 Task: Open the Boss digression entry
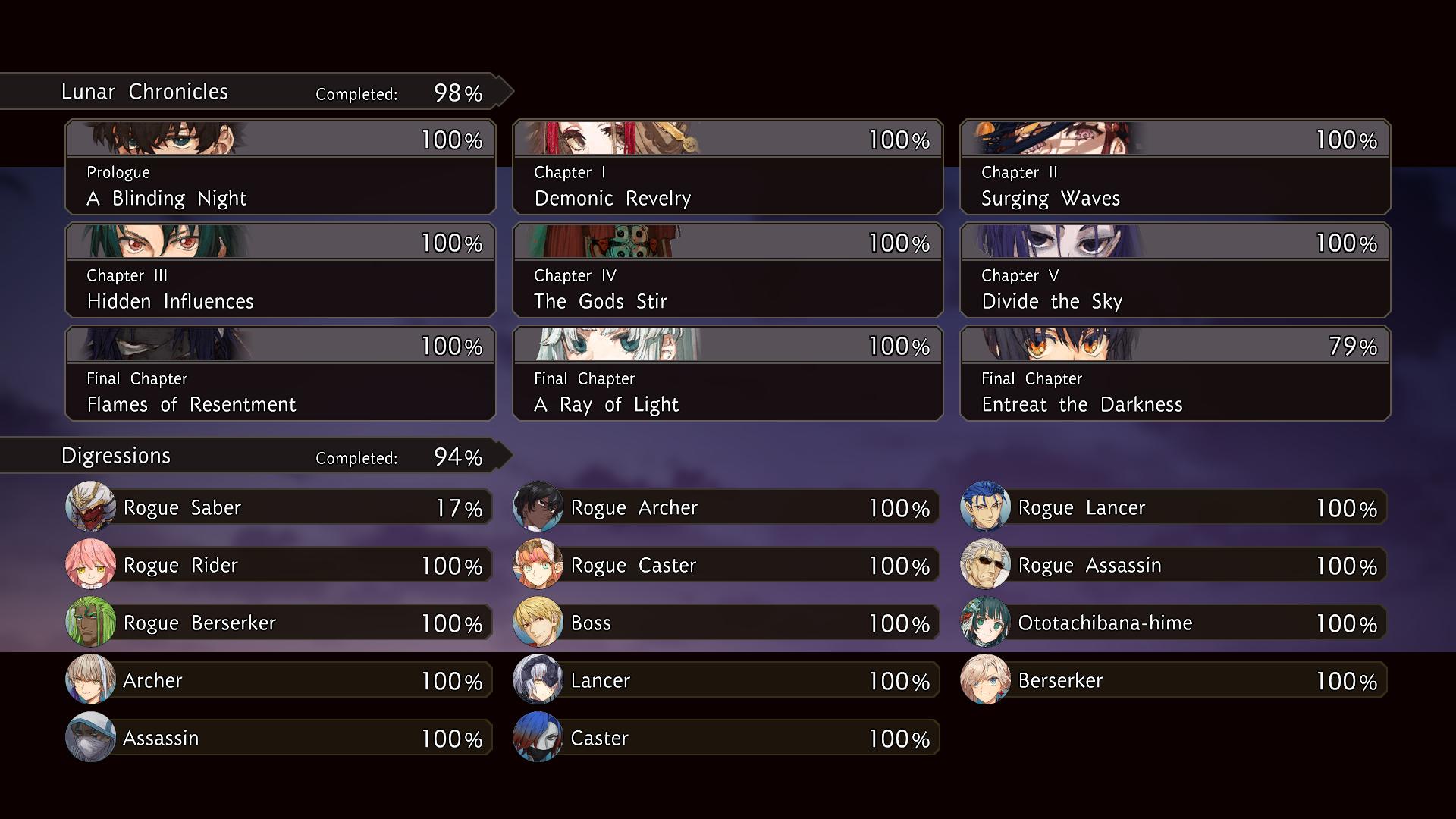[726, 623]
